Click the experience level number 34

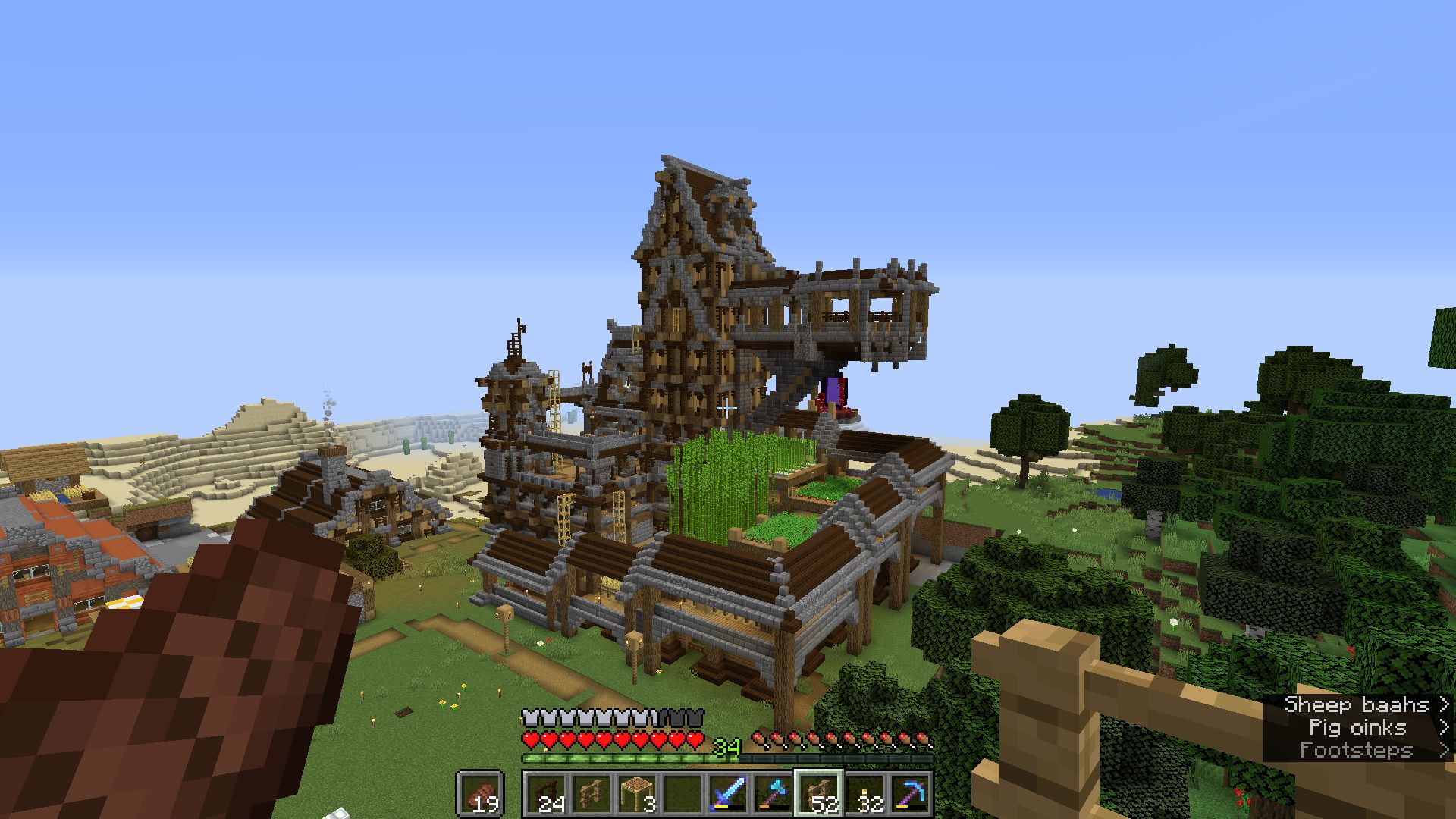726,746
